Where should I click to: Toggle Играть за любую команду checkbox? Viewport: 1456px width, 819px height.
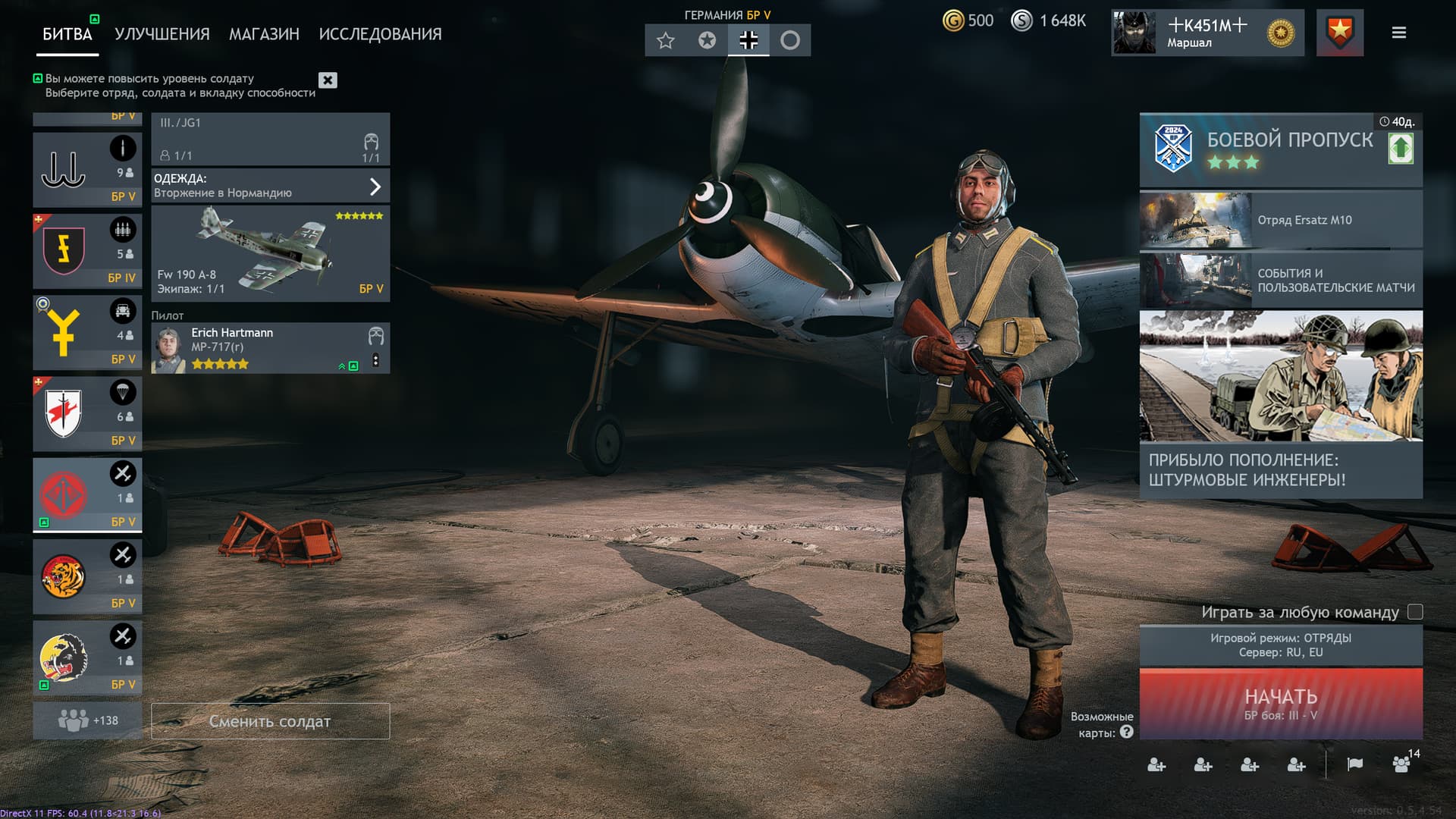tap(1415, 612)
